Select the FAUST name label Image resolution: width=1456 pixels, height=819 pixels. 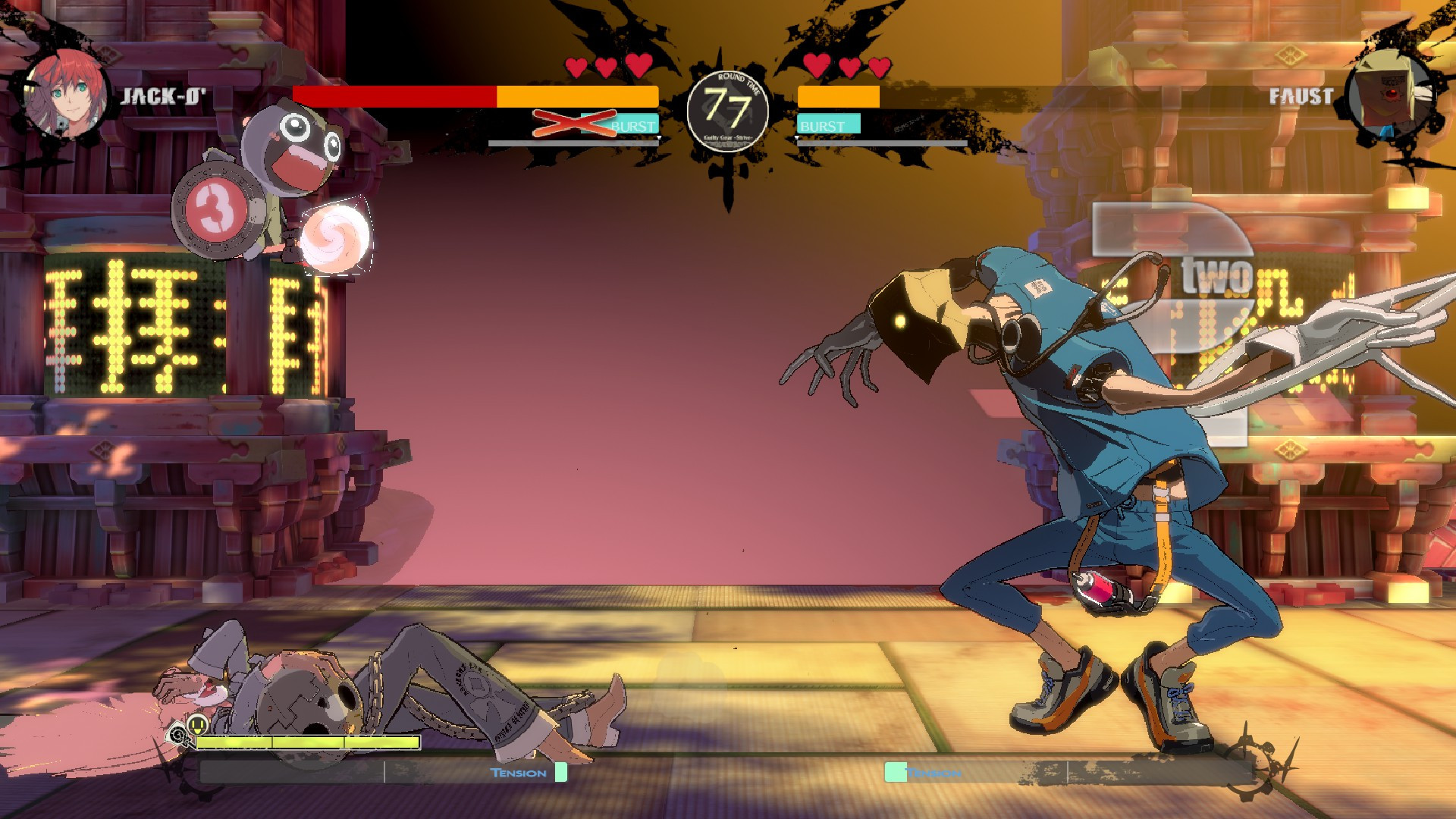point(1301,96)
